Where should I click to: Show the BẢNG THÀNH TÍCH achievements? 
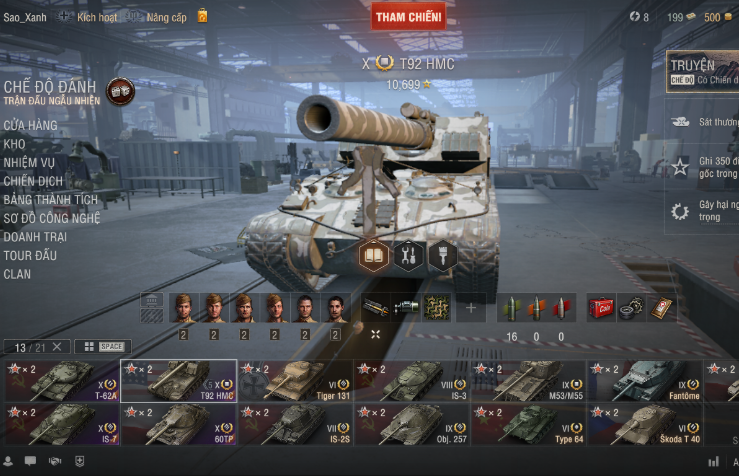pyautogui.click(x=51, y=199)
